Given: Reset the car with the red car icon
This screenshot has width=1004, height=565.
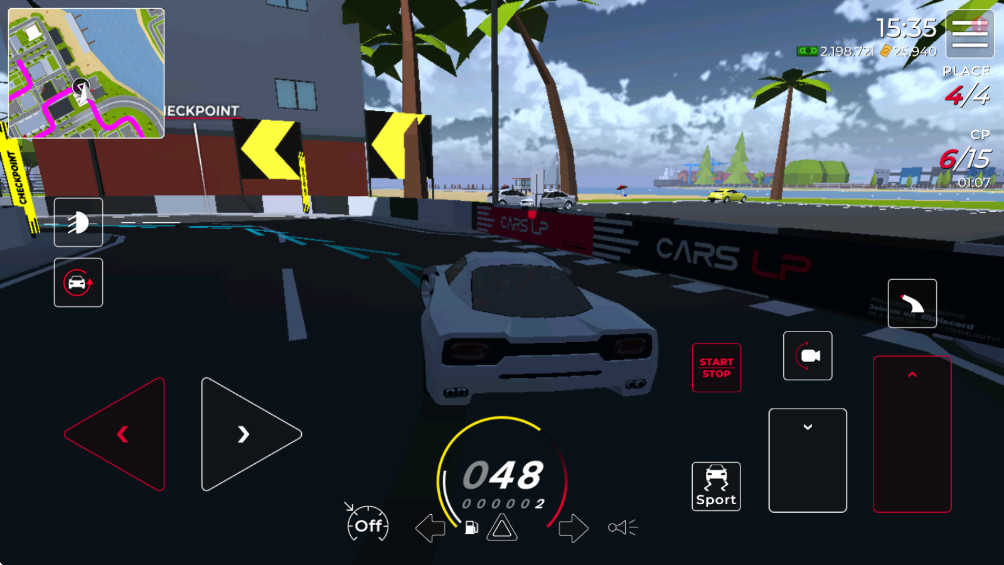Looking at the screenshot, I should point(78,283).
